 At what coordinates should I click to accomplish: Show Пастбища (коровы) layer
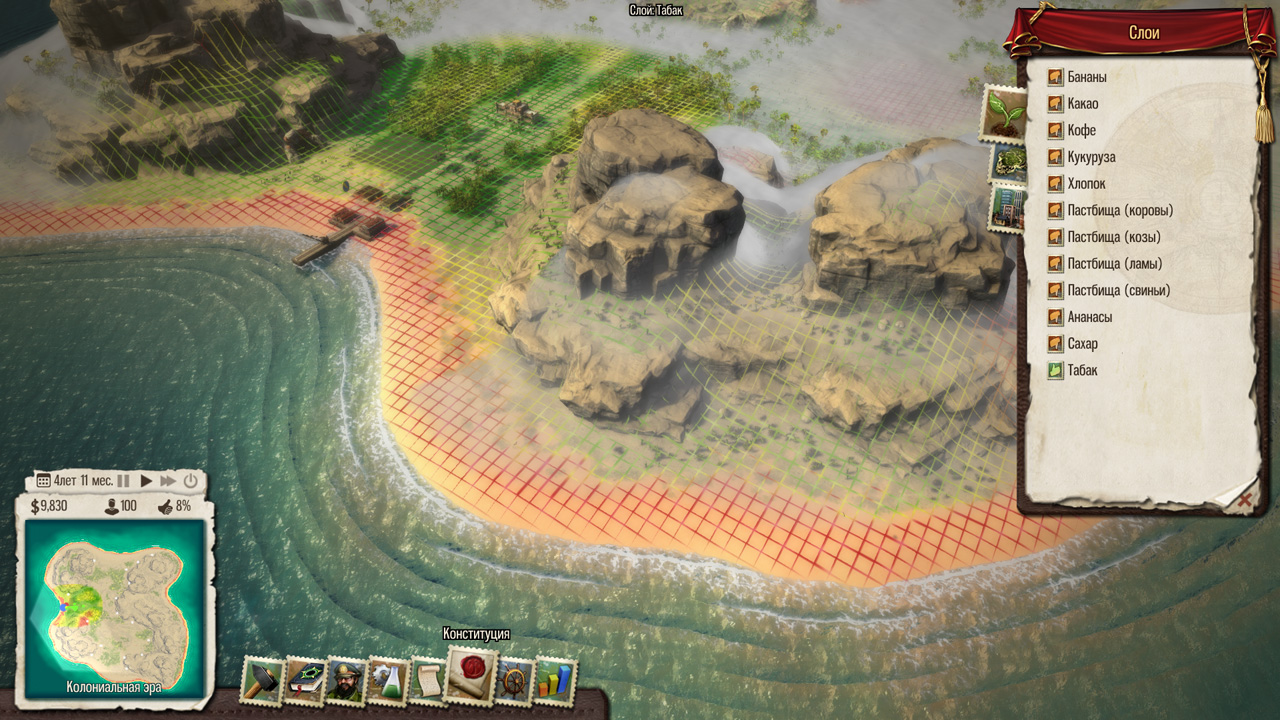point(1119,211)
